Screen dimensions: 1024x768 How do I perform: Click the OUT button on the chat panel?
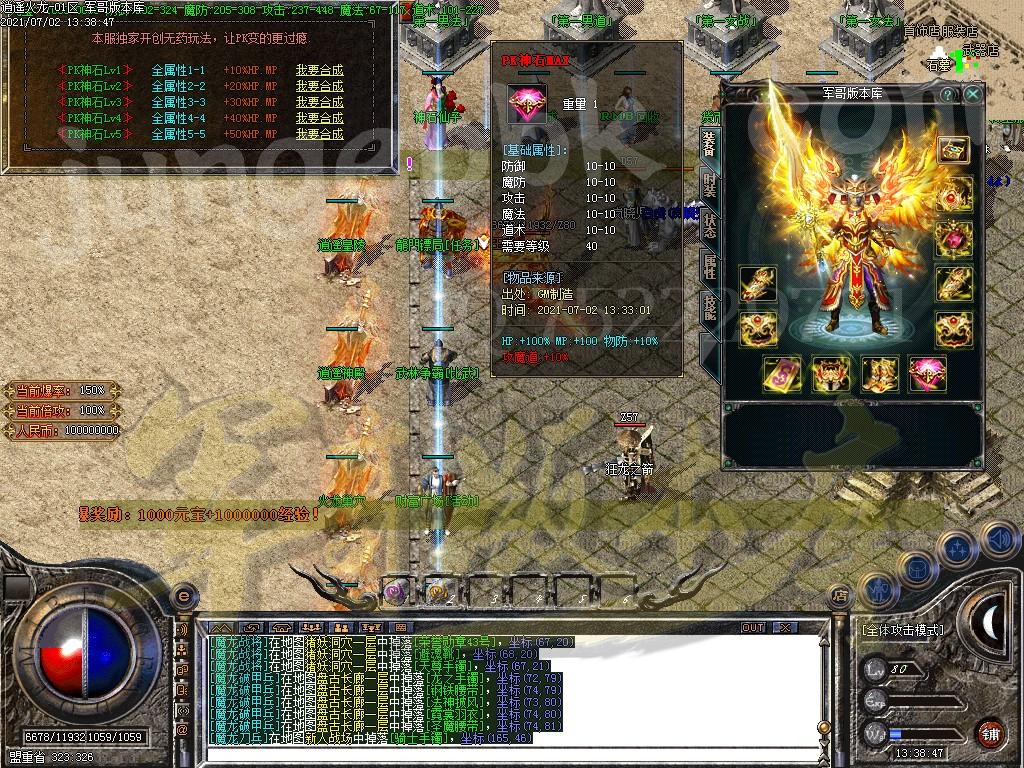[752, 628]
